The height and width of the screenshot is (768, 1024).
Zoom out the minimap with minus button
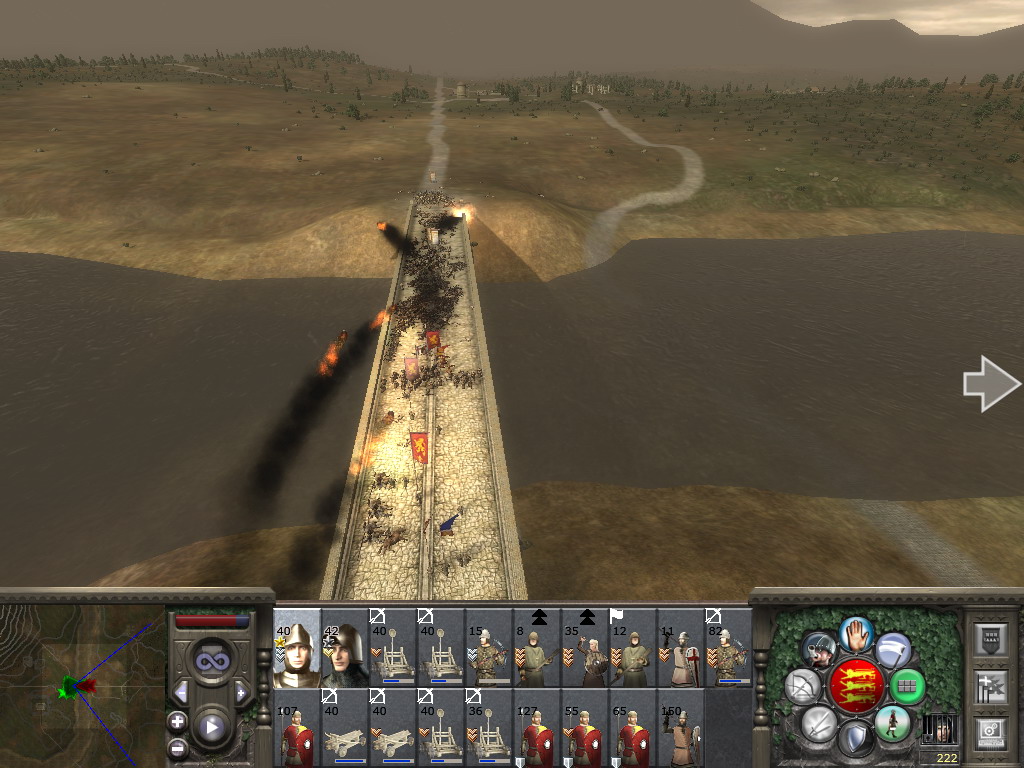pyautogui.click(x=177, y=747)
